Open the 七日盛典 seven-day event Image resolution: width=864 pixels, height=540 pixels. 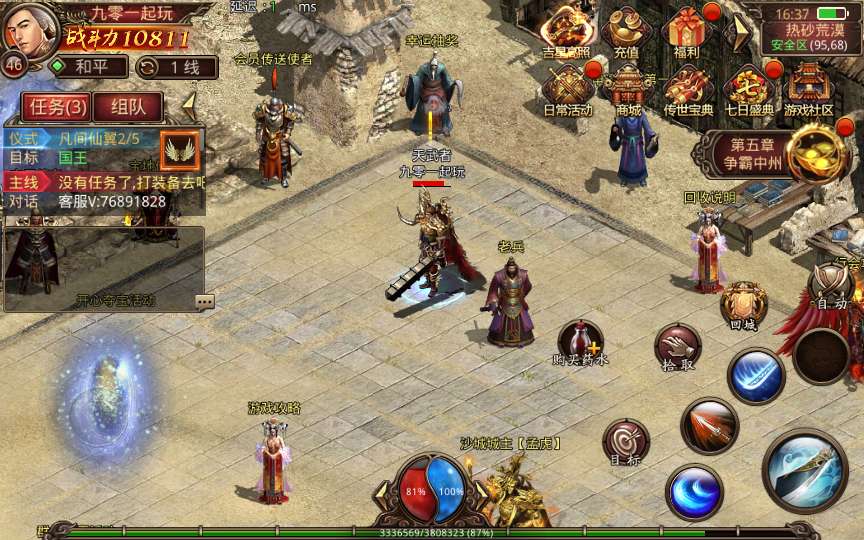click(748, 88)
